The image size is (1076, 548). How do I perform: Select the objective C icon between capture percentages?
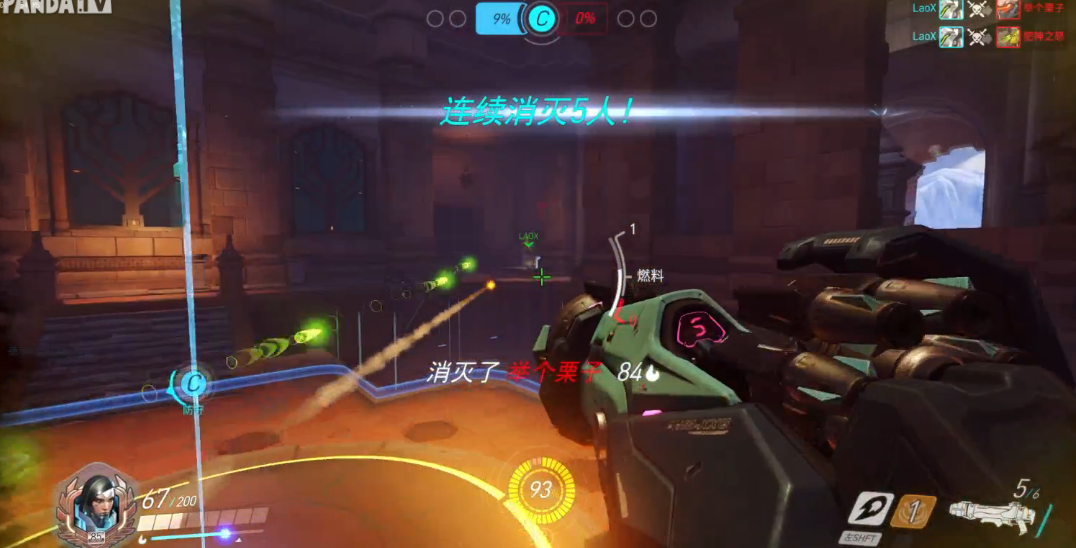click(543, 18)
